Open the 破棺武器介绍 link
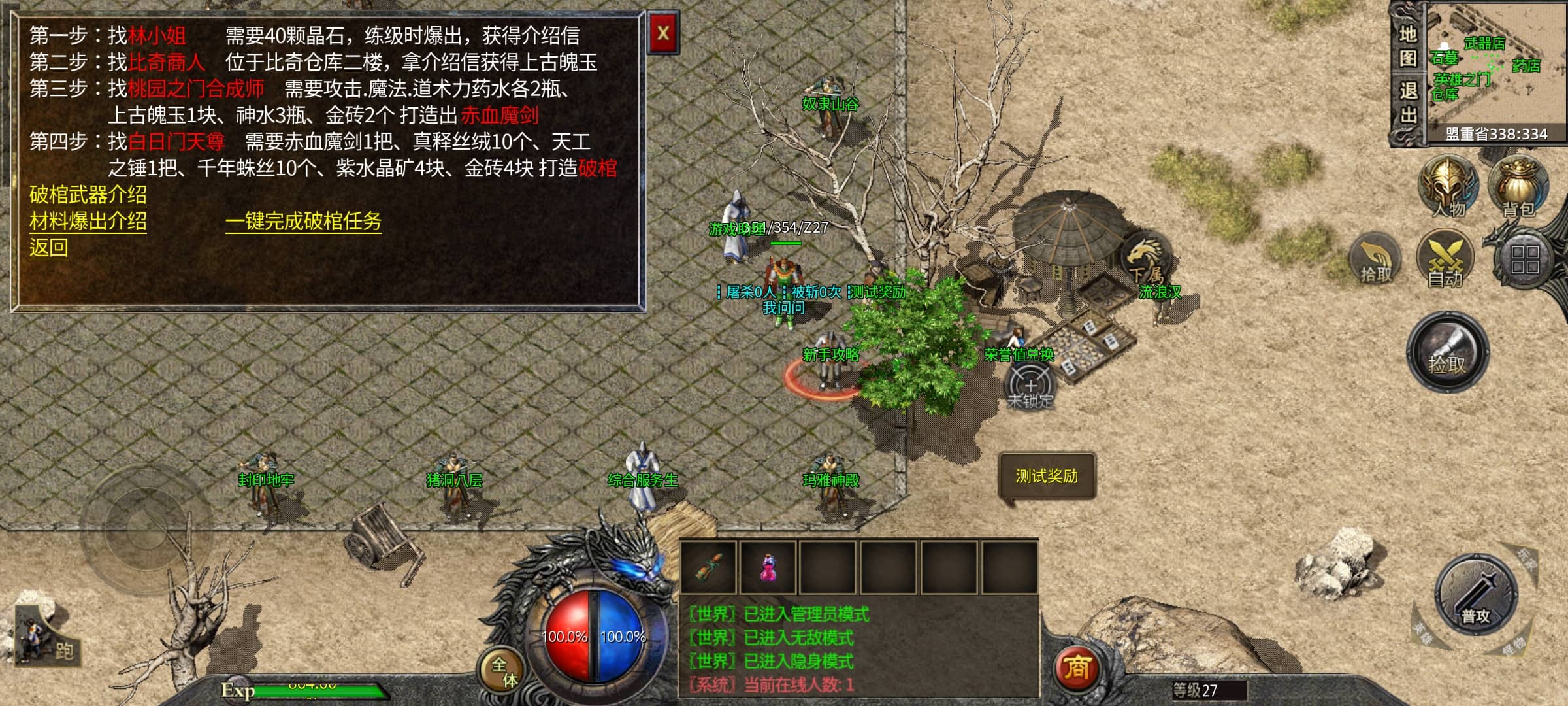 pyautogui.click(x=88, y=195)
